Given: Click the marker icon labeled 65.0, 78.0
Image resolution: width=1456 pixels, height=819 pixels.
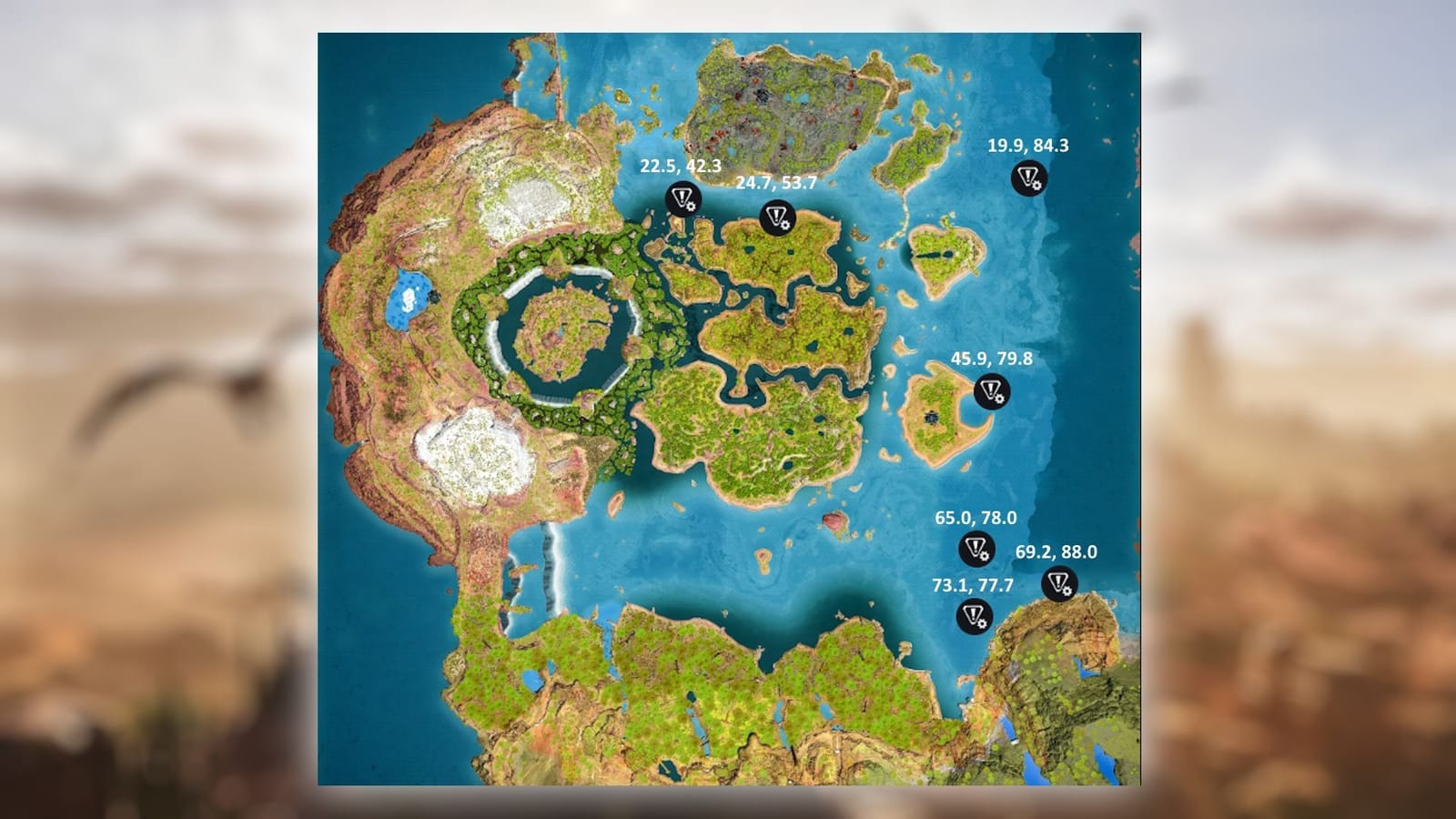Looking at the screenshot, I should 976,550.
